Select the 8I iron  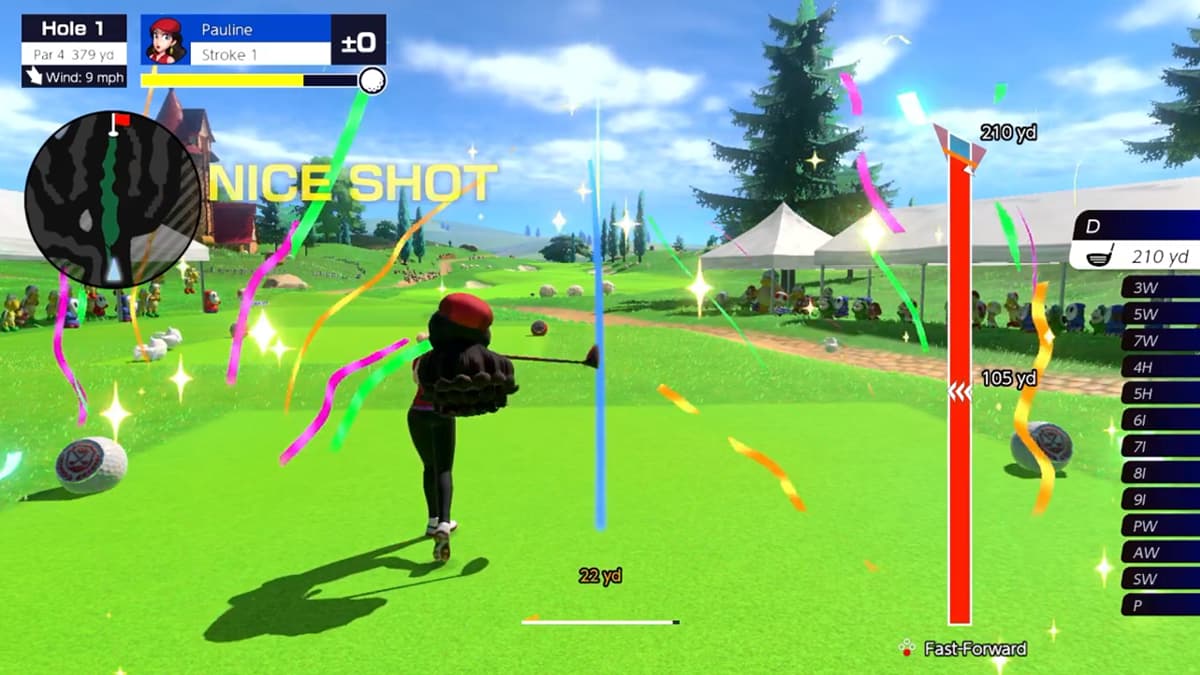[1160, 473]
